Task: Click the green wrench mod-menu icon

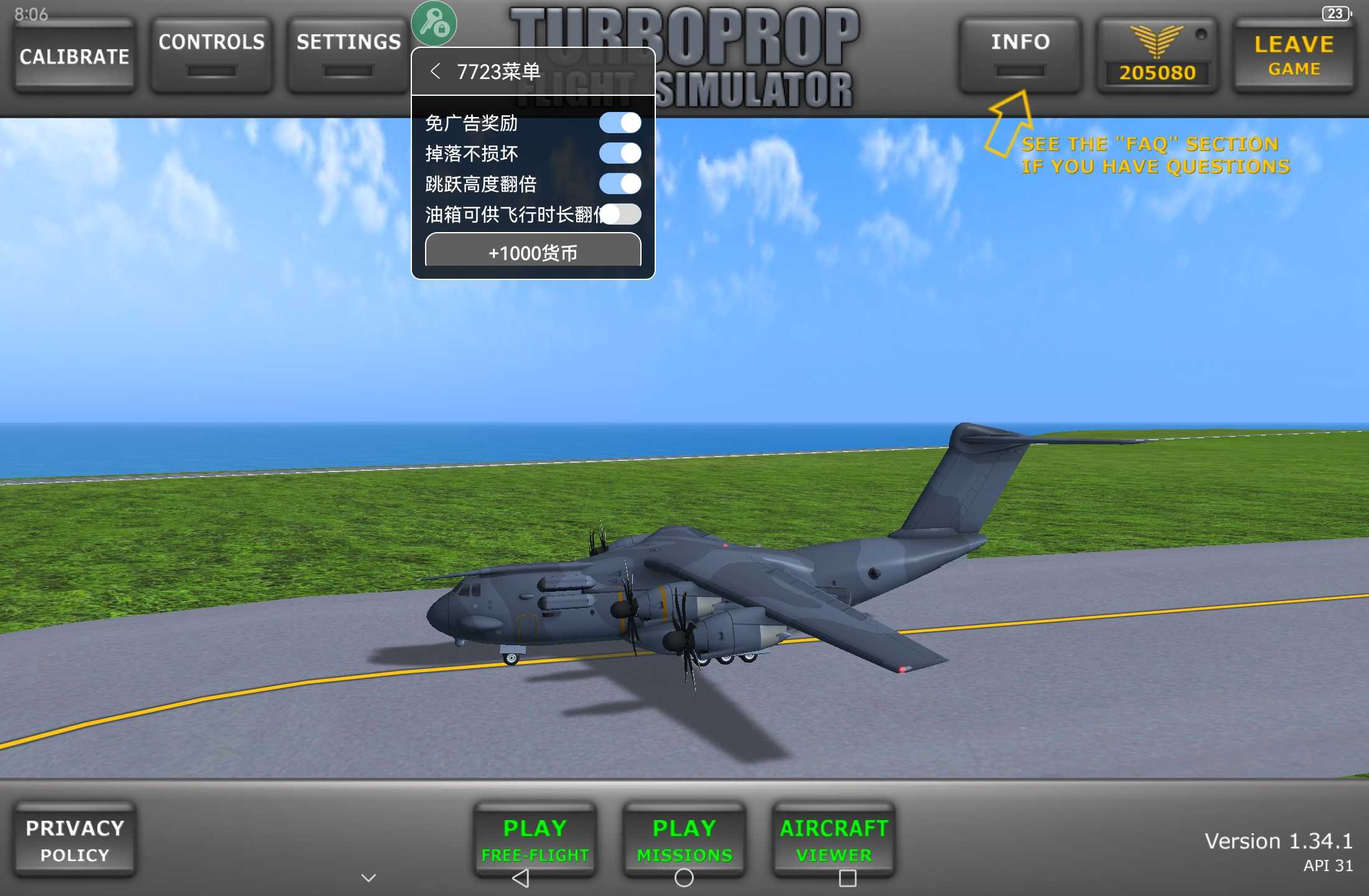Action: pyautogui.click(x=434, y=24)
